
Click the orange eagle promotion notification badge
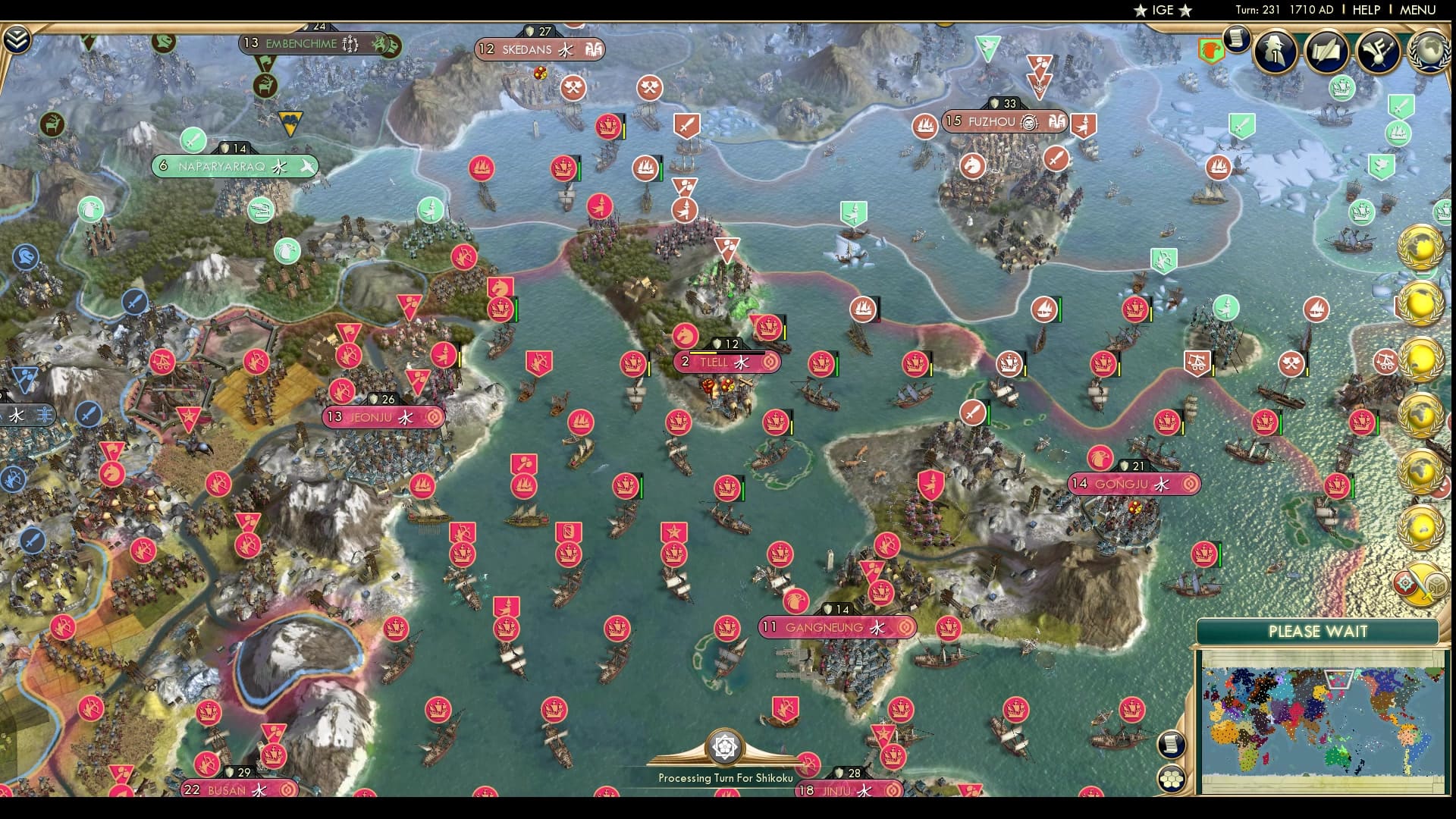(1211, 49)
